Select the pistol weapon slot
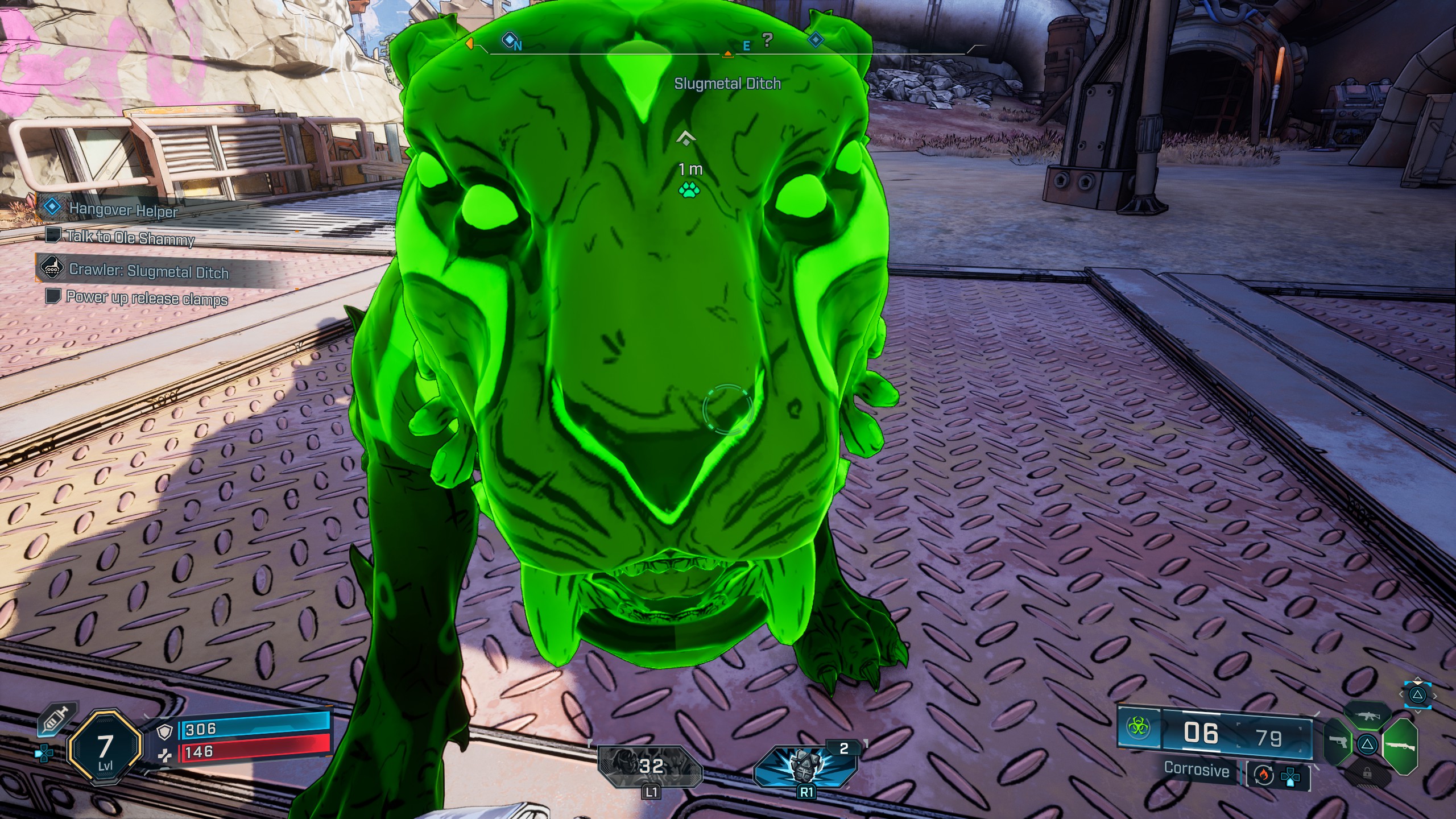The width and height of the screenshot is (1456, 819). pos(1338,742)
